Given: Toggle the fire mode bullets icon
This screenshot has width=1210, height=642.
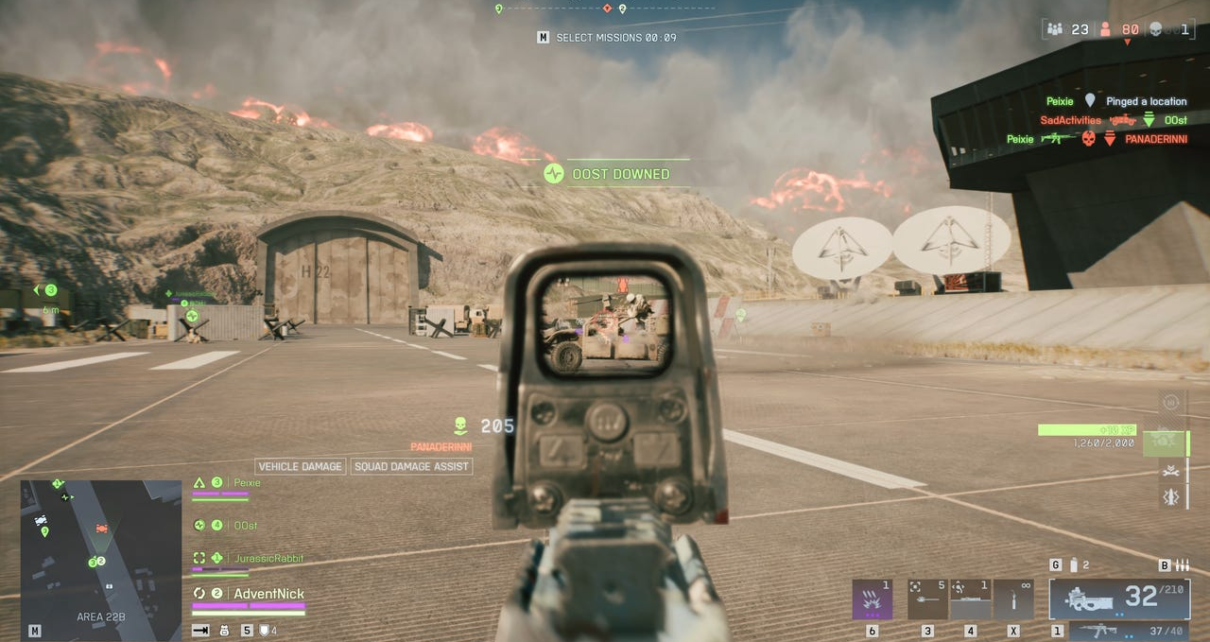Looking at the screenshot, I should pos(1181,565).
